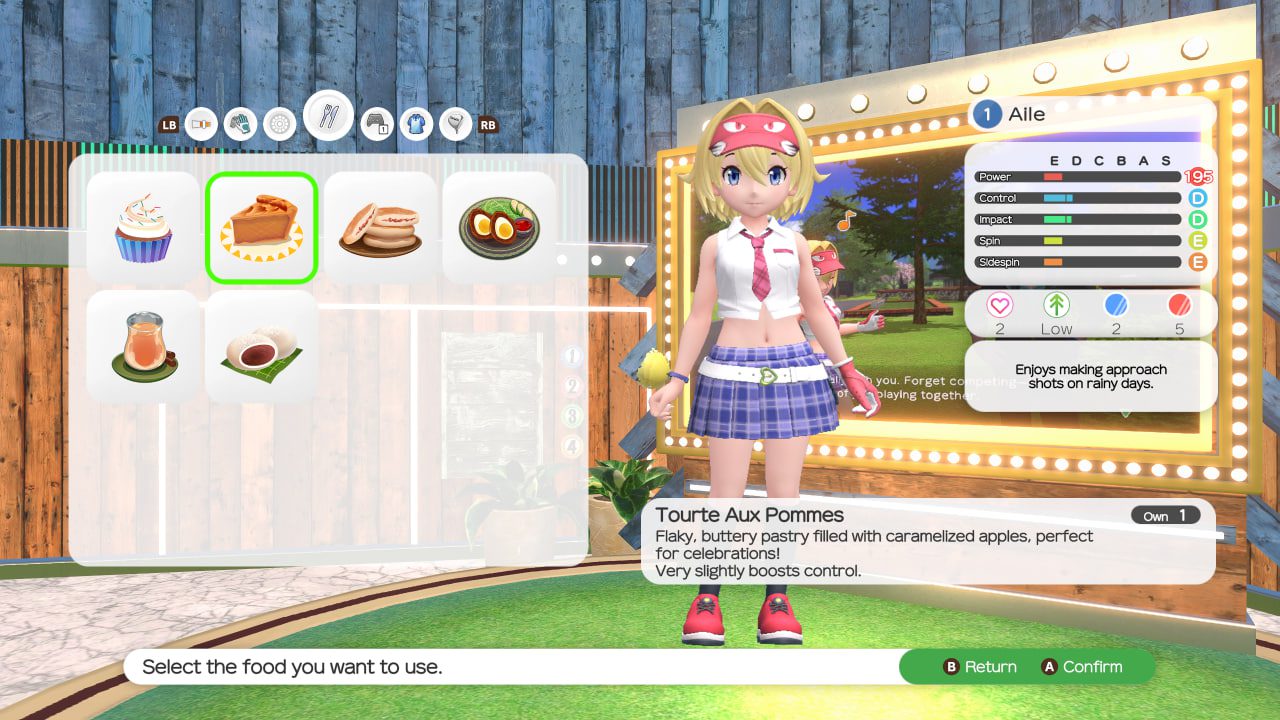The image size is (1280, 720).
Task: Choose the Tourte Aux Pommes pie slice
Action: 262,228
